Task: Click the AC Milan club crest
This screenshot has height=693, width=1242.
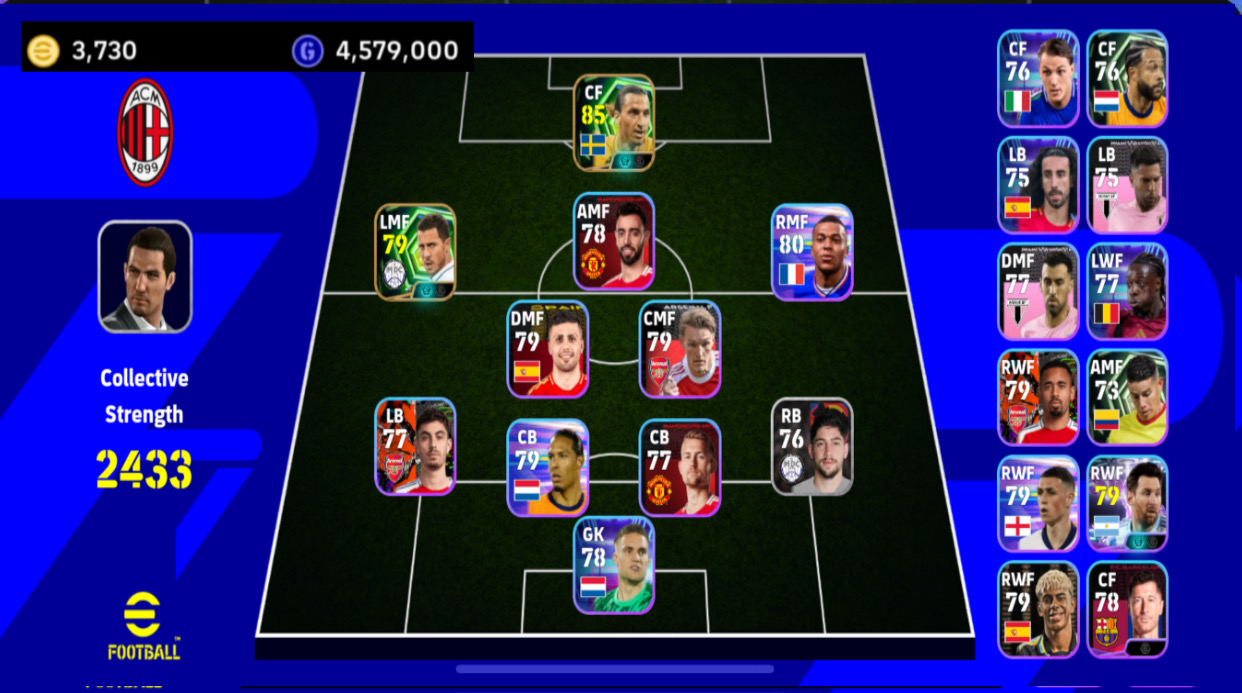Action: 145,131
